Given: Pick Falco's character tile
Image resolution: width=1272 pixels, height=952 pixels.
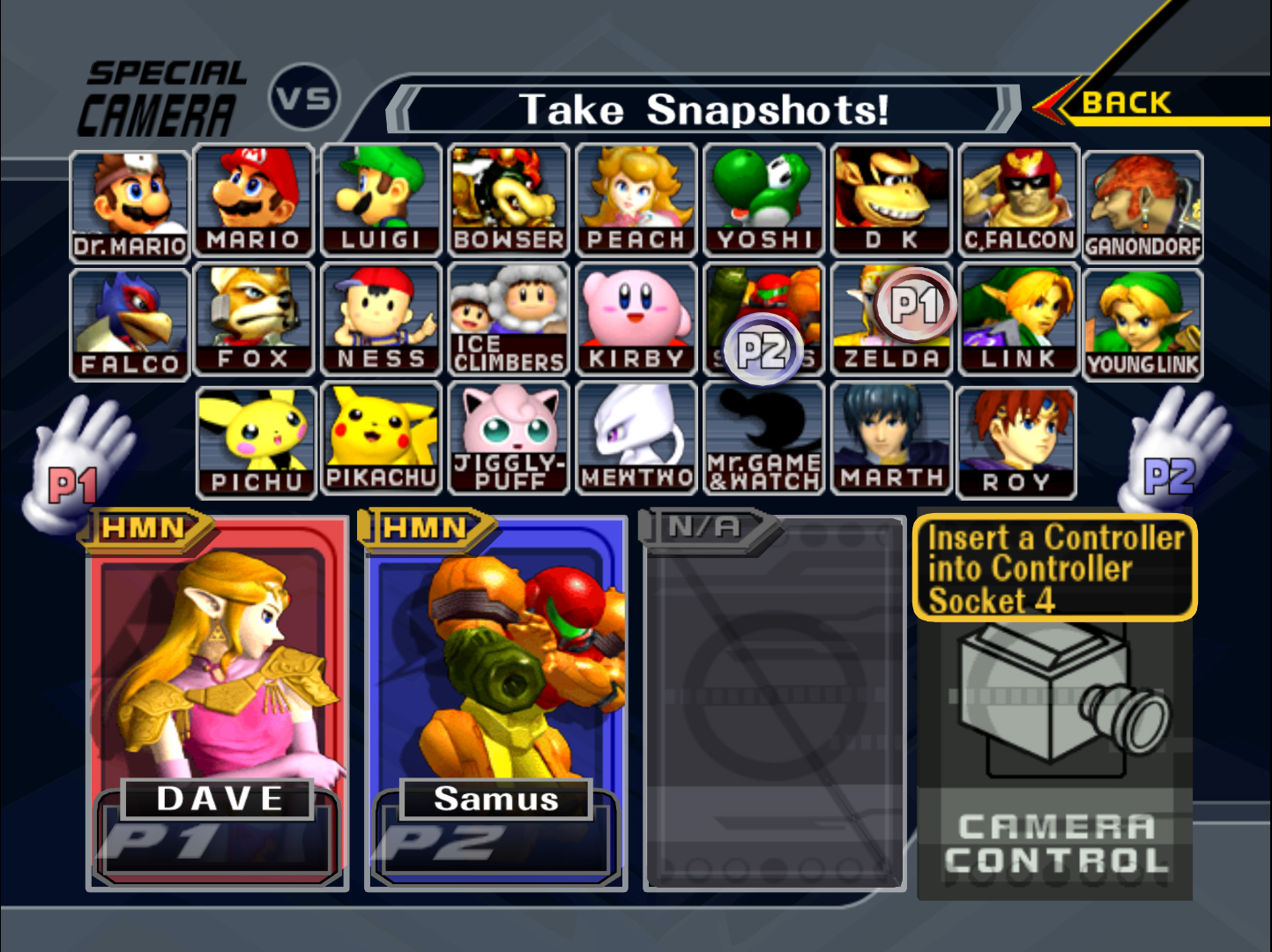Looking at the screenshot, I should coord(130,324).
